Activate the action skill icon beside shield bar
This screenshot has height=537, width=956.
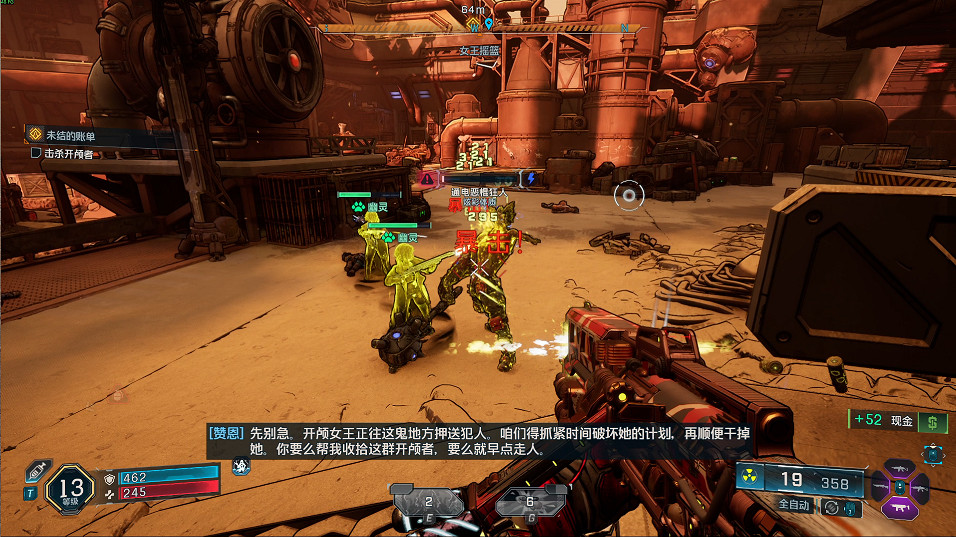click(x=240, y=466)
